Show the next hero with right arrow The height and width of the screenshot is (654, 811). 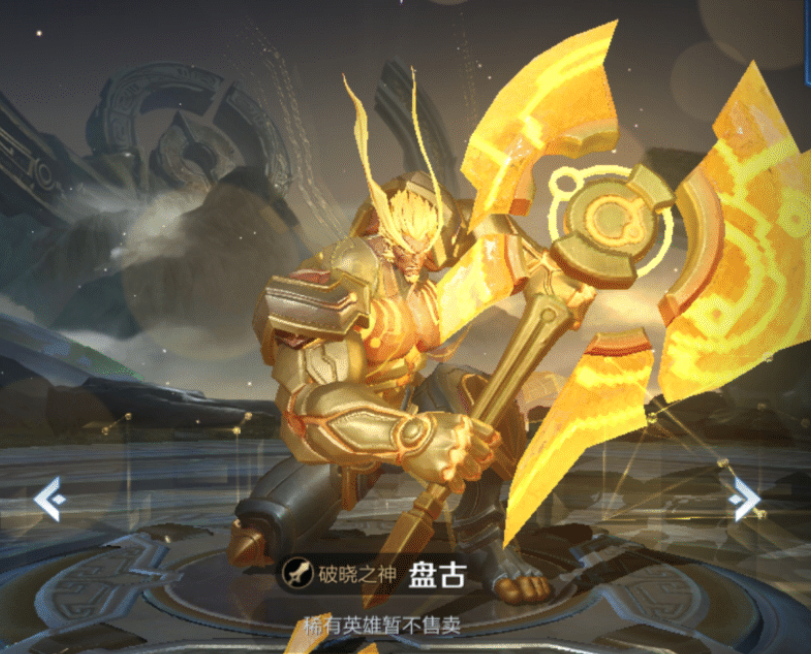tap(745, 498)
